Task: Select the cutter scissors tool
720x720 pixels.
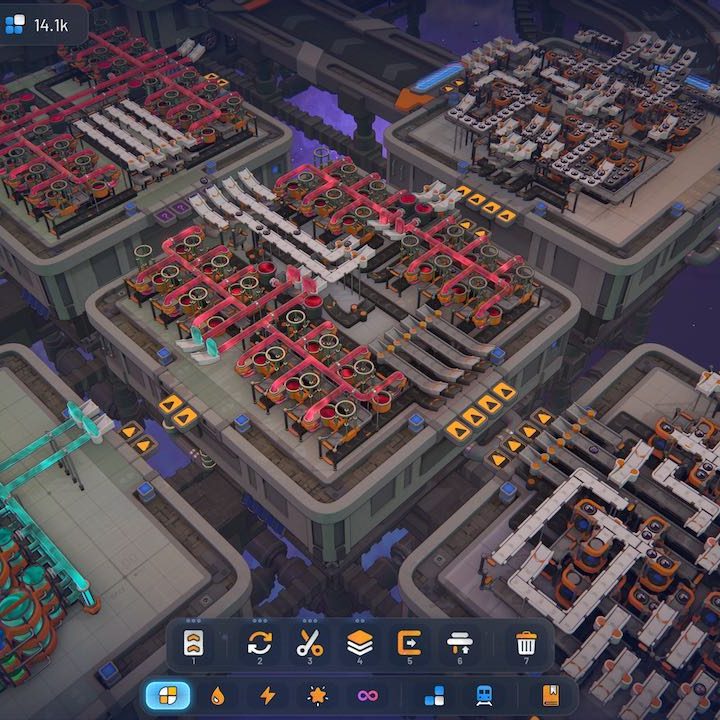Action: coord(309,642)
